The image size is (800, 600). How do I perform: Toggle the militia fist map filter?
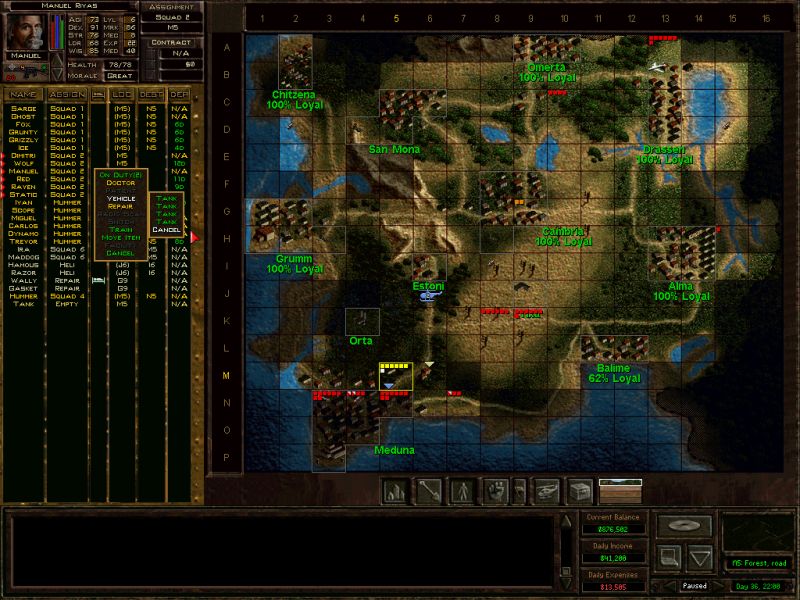click(x=496, y=491)
